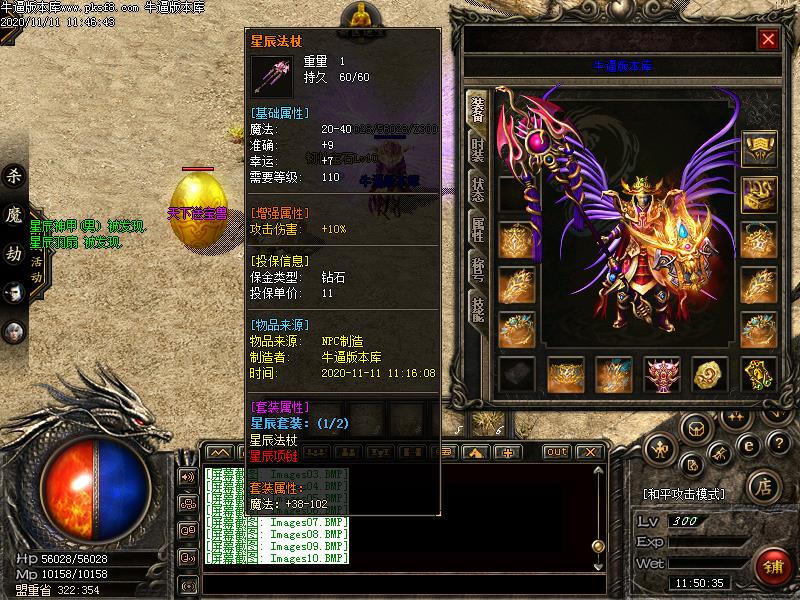Select the 装备 equipment tab
800x600 pixels.
(x=477, y=107)
